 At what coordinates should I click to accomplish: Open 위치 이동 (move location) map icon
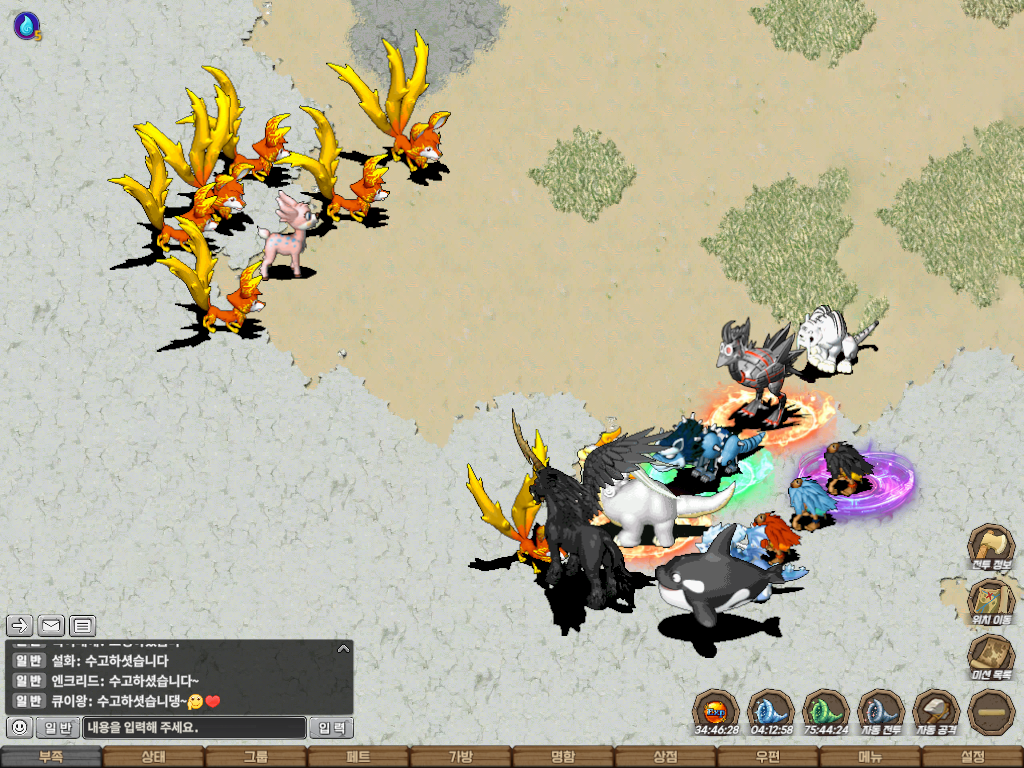coord(990,602)
